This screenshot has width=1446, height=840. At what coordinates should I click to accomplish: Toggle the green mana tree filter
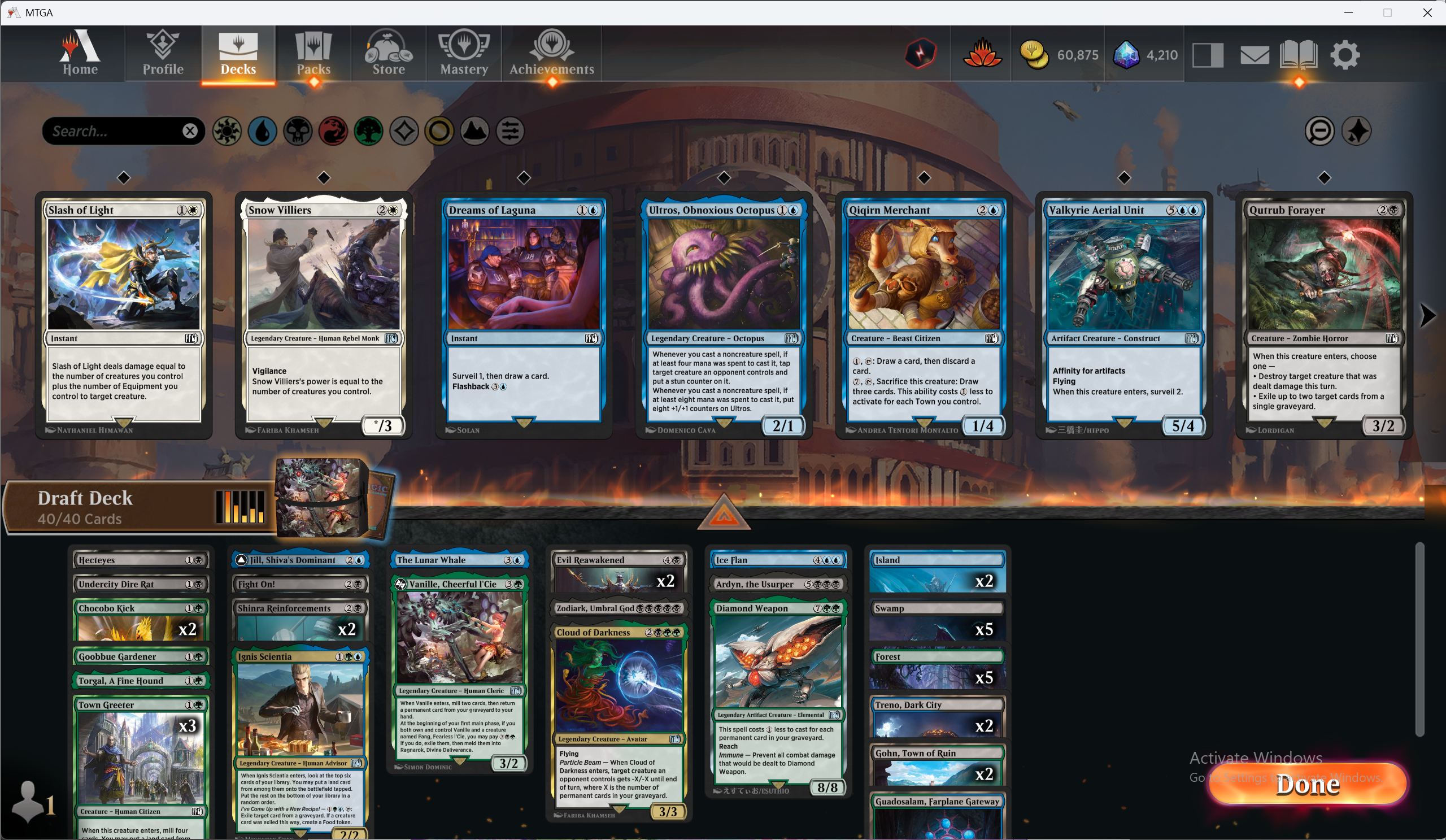click(369, 131)
